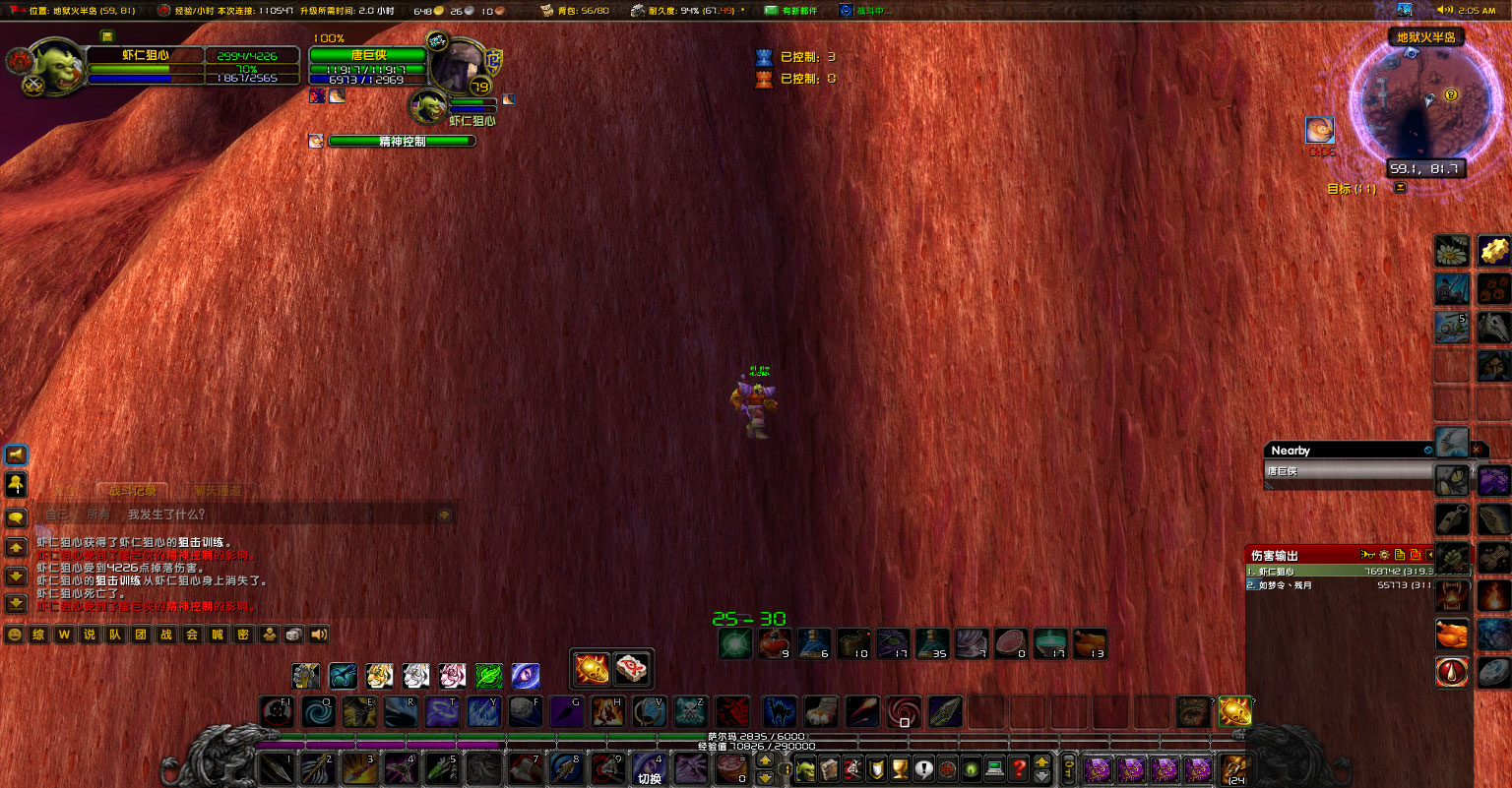The image size is (1512, 788).
Task: Open the 会 guild chat menu button
Action: (x=192, y=634)
